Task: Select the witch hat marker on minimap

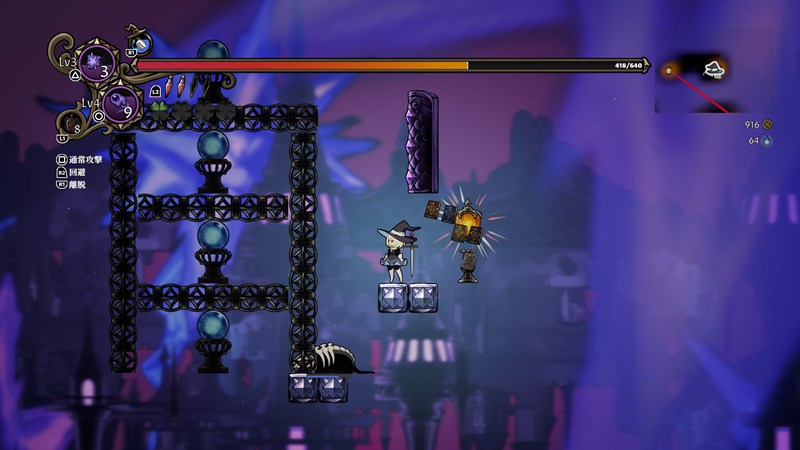Action: coord(715,68)
